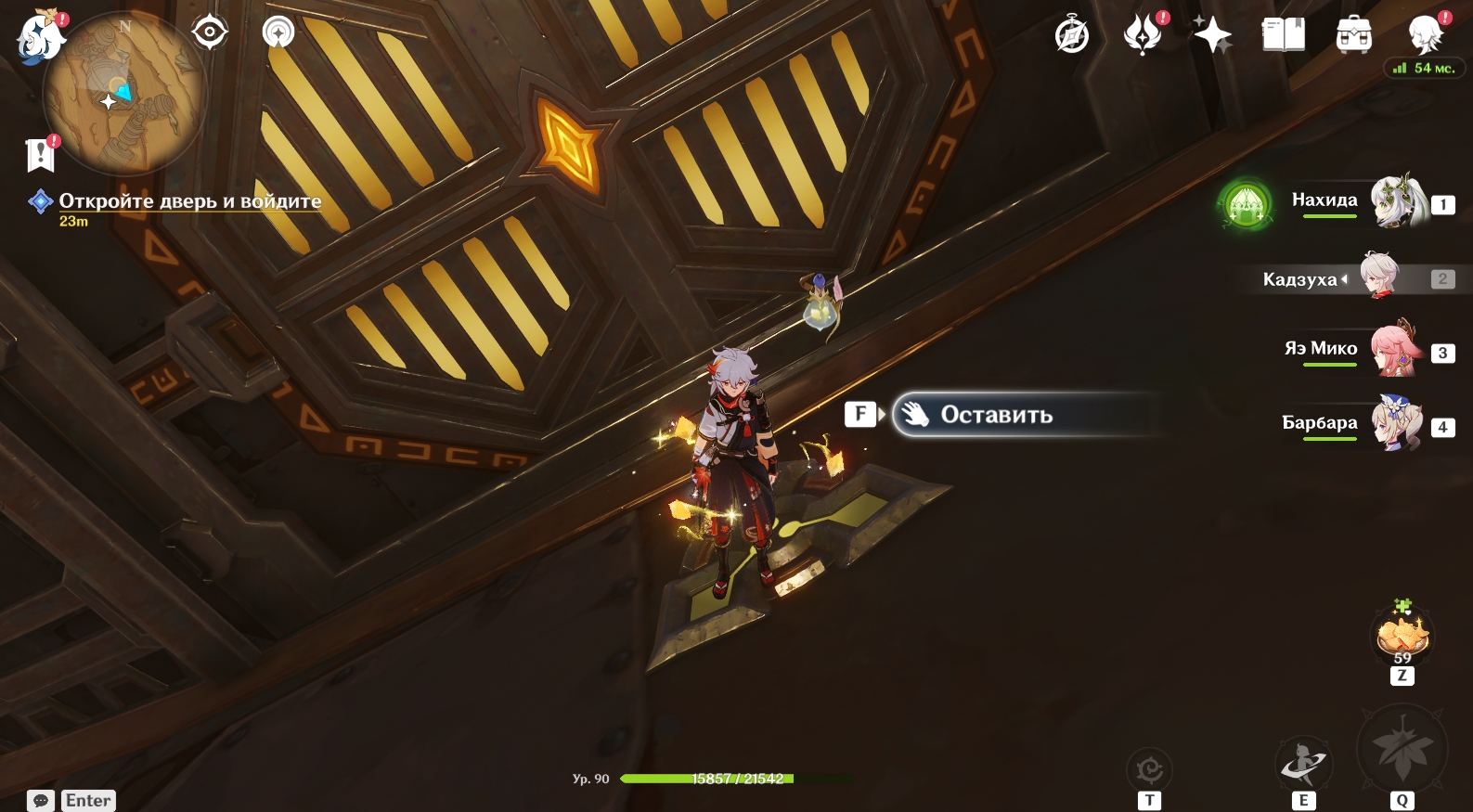Use the food gadget with 59 count
This screenshot has height=812, width=1473.
click(x=1402, y=637)
